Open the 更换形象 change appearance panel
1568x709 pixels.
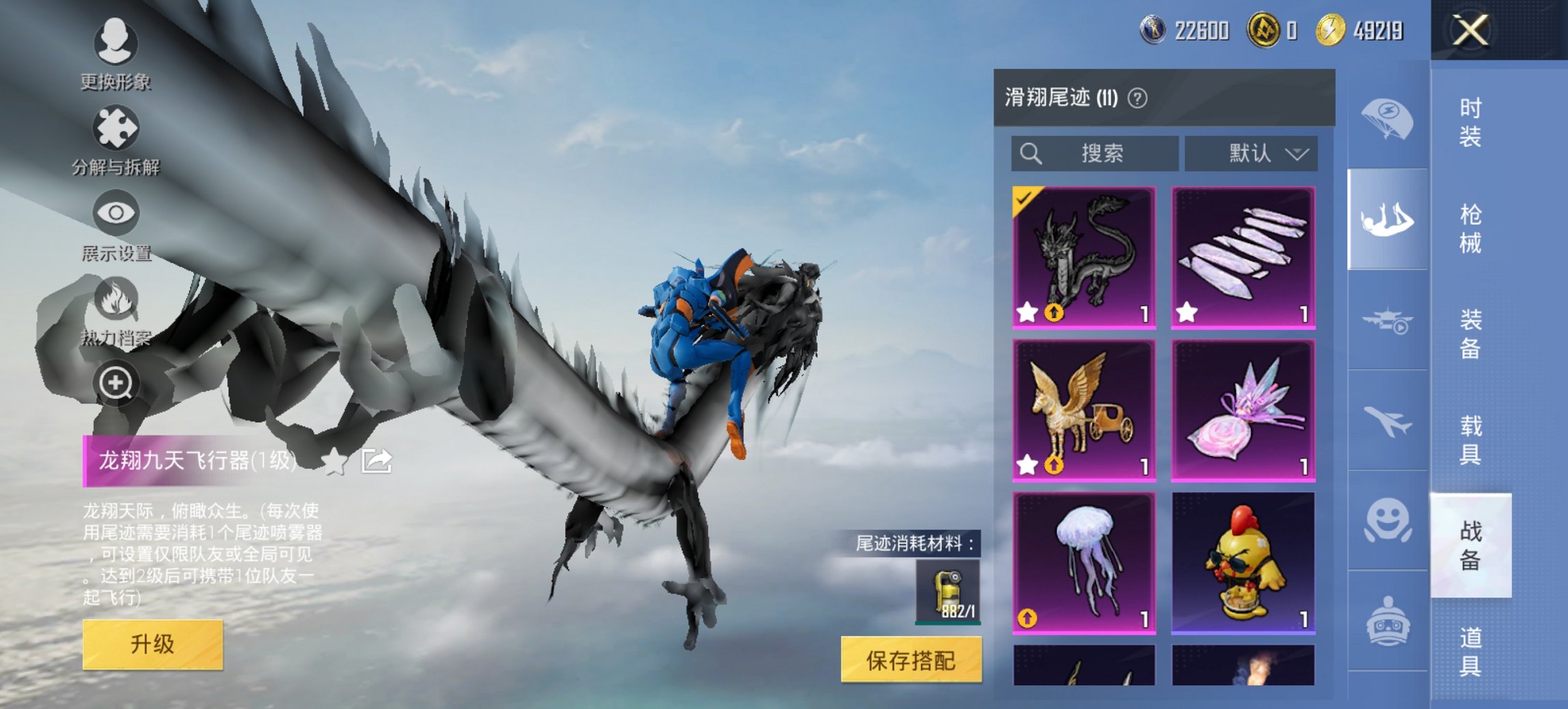click(116, 42)
